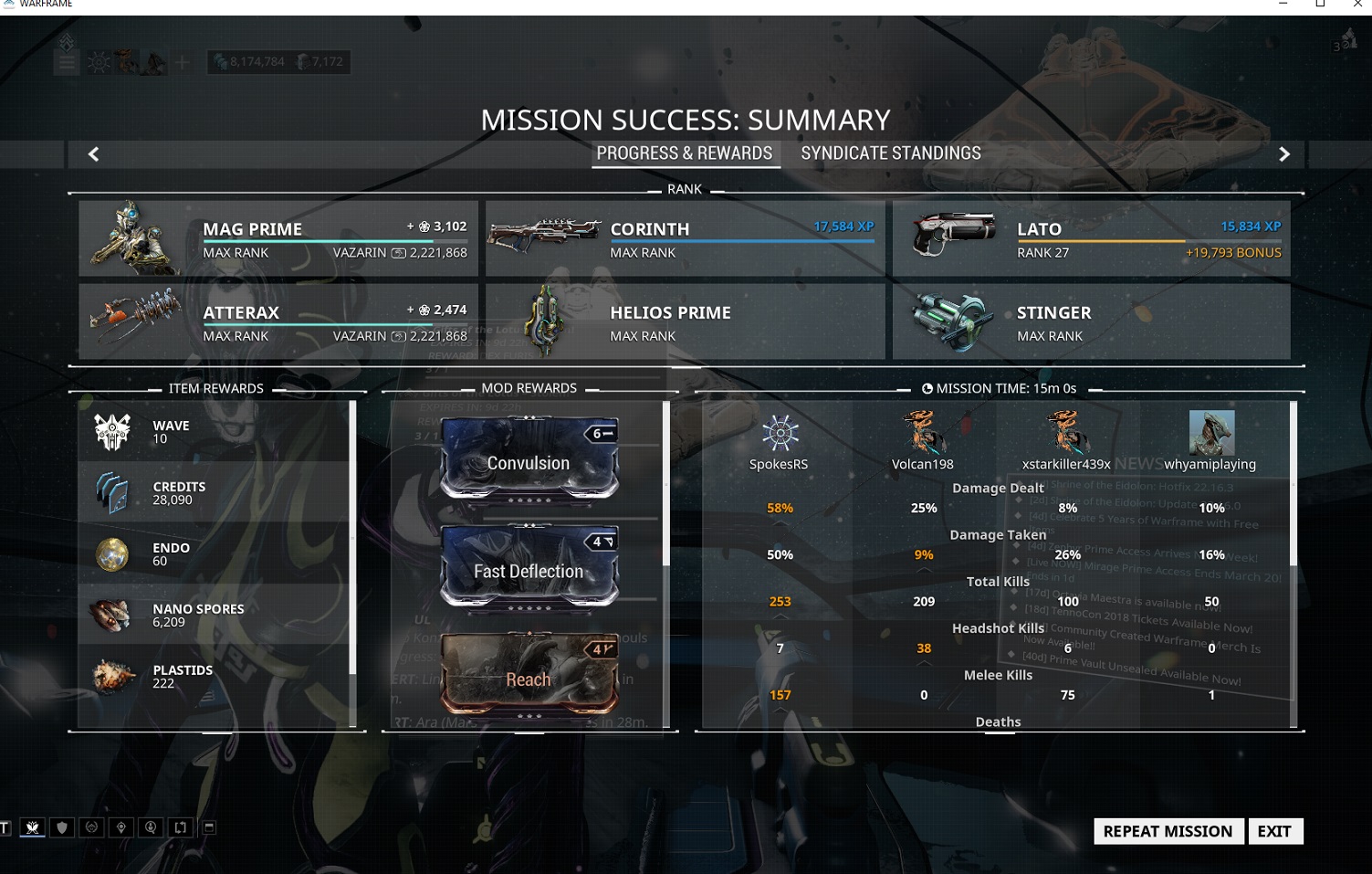Exit the mission summary
1372x874 pixels.
pos(1274,831)
